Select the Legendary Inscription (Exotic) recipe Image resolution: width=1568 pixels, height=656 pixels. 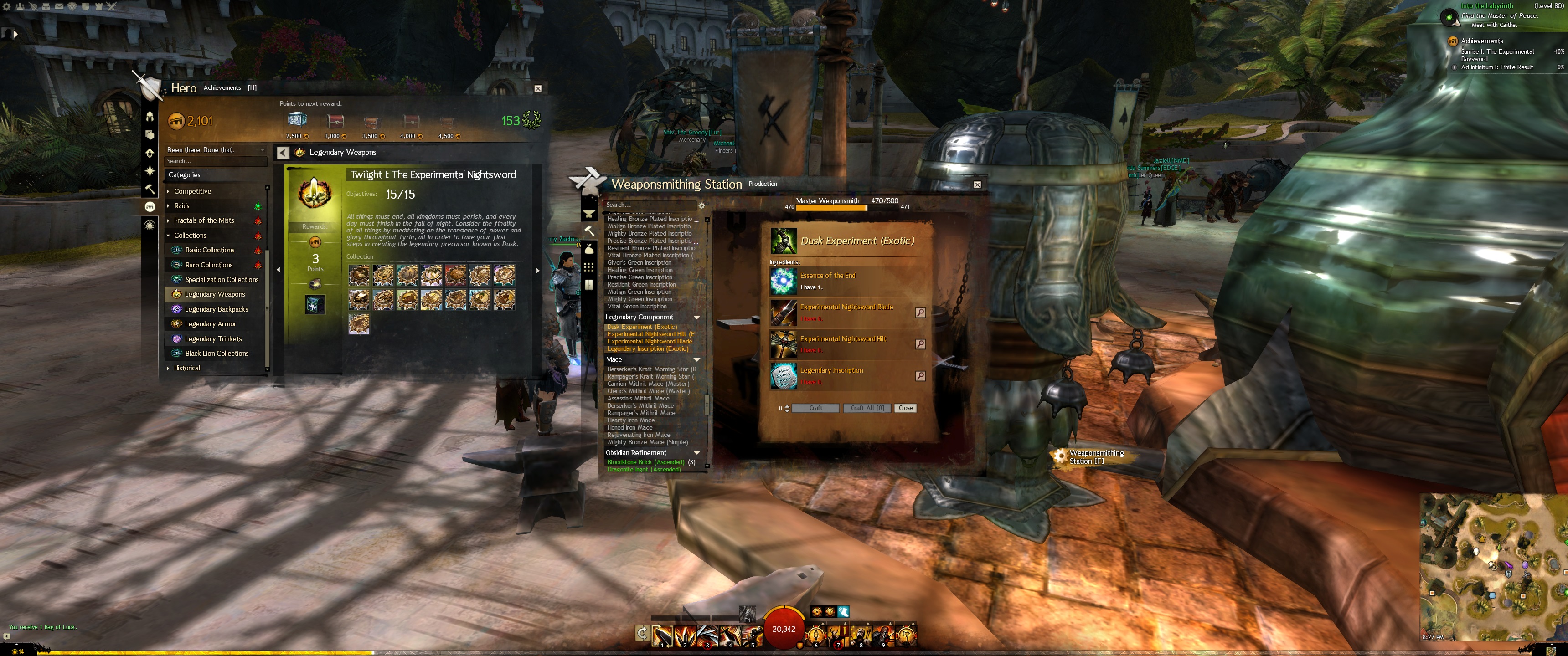tap(648, 348)
